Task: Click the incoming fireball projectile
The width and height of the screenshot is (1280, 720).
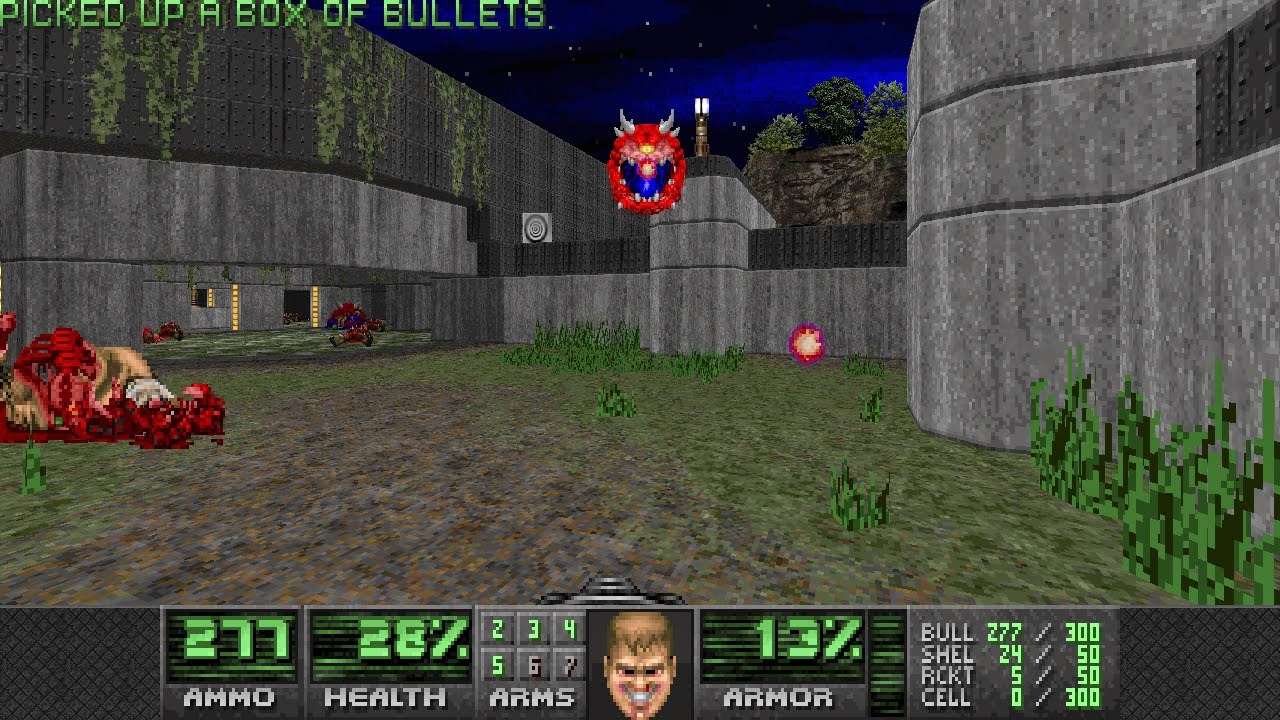Action: tap(806, 343)
